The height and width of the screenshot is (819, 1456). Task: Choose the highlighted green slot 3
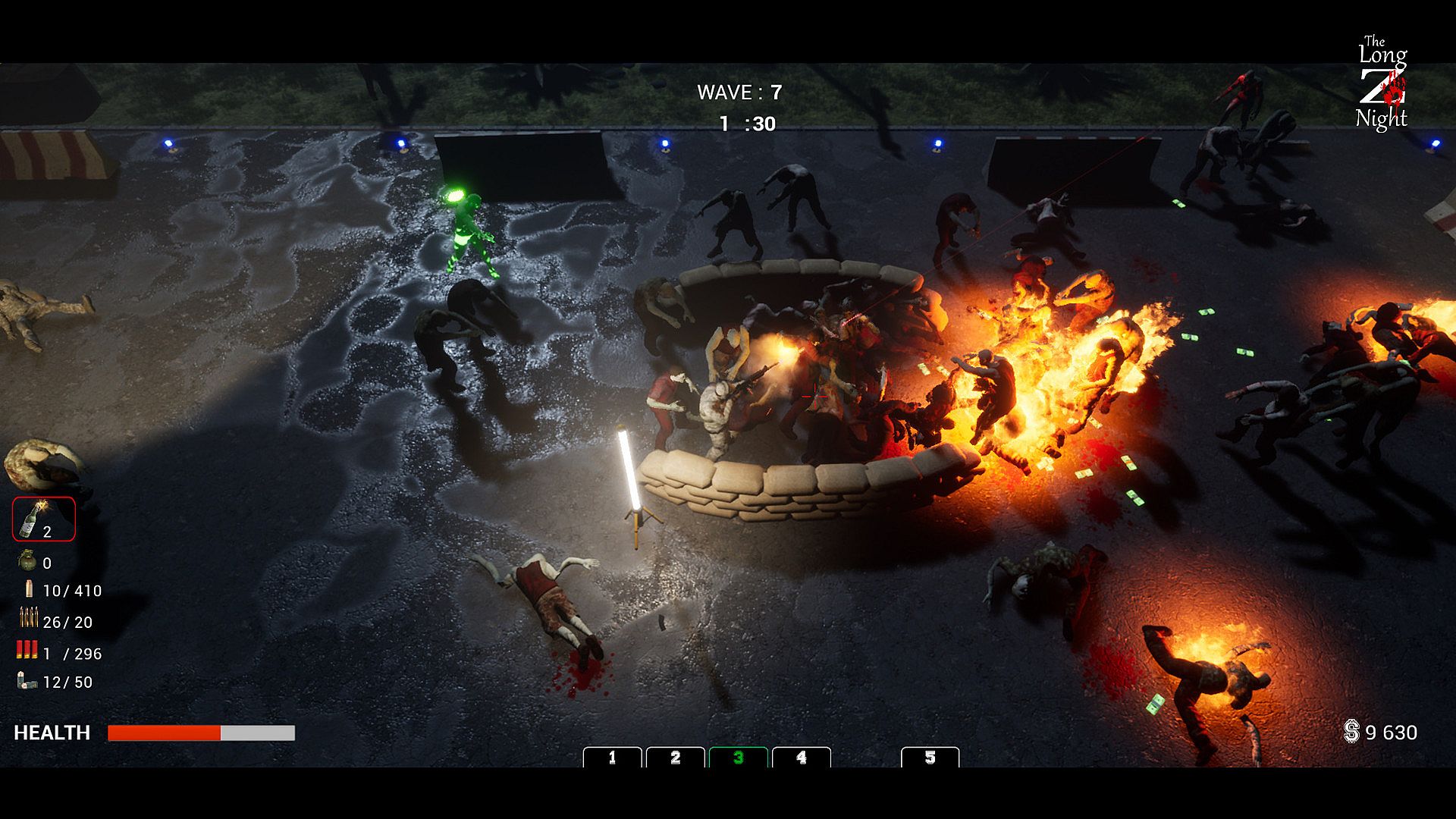[738, 758]
